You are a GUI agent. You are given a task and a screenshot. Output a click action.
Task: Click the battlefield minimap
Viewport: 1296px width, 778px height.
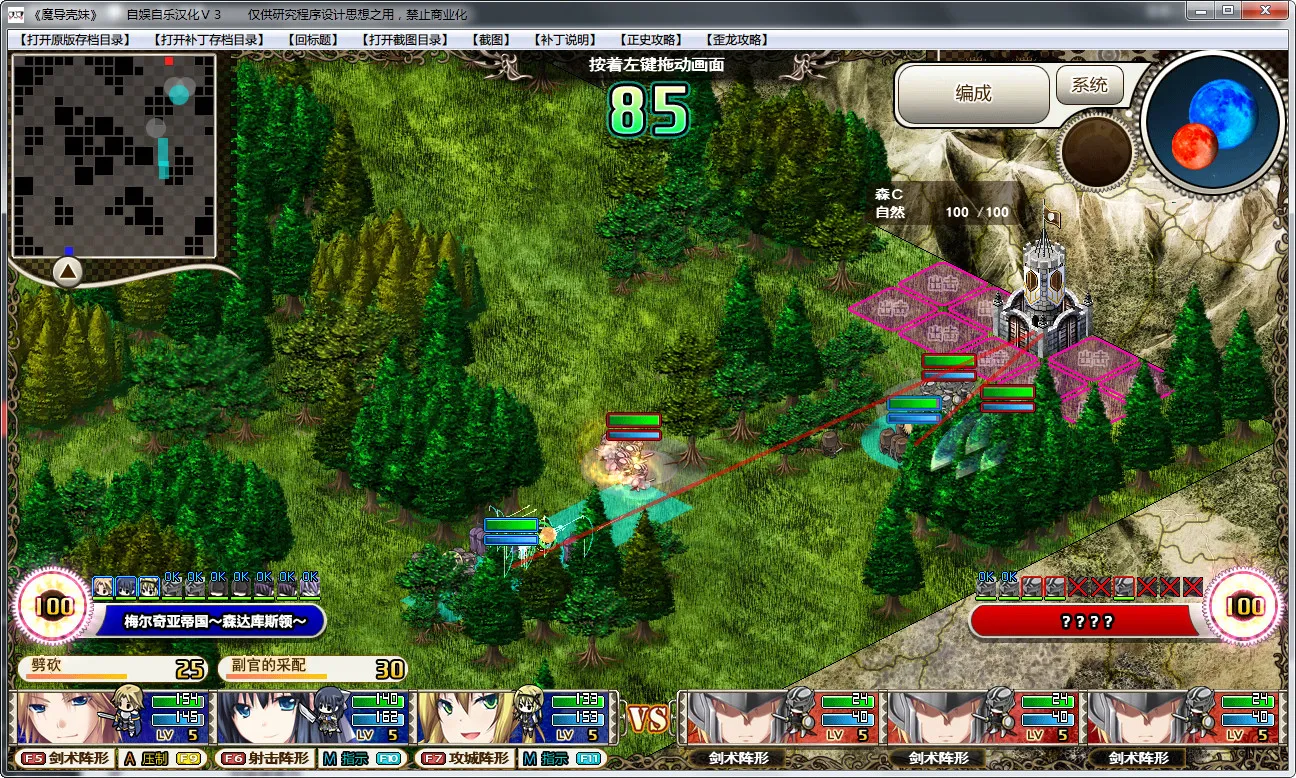pos(113,155)
